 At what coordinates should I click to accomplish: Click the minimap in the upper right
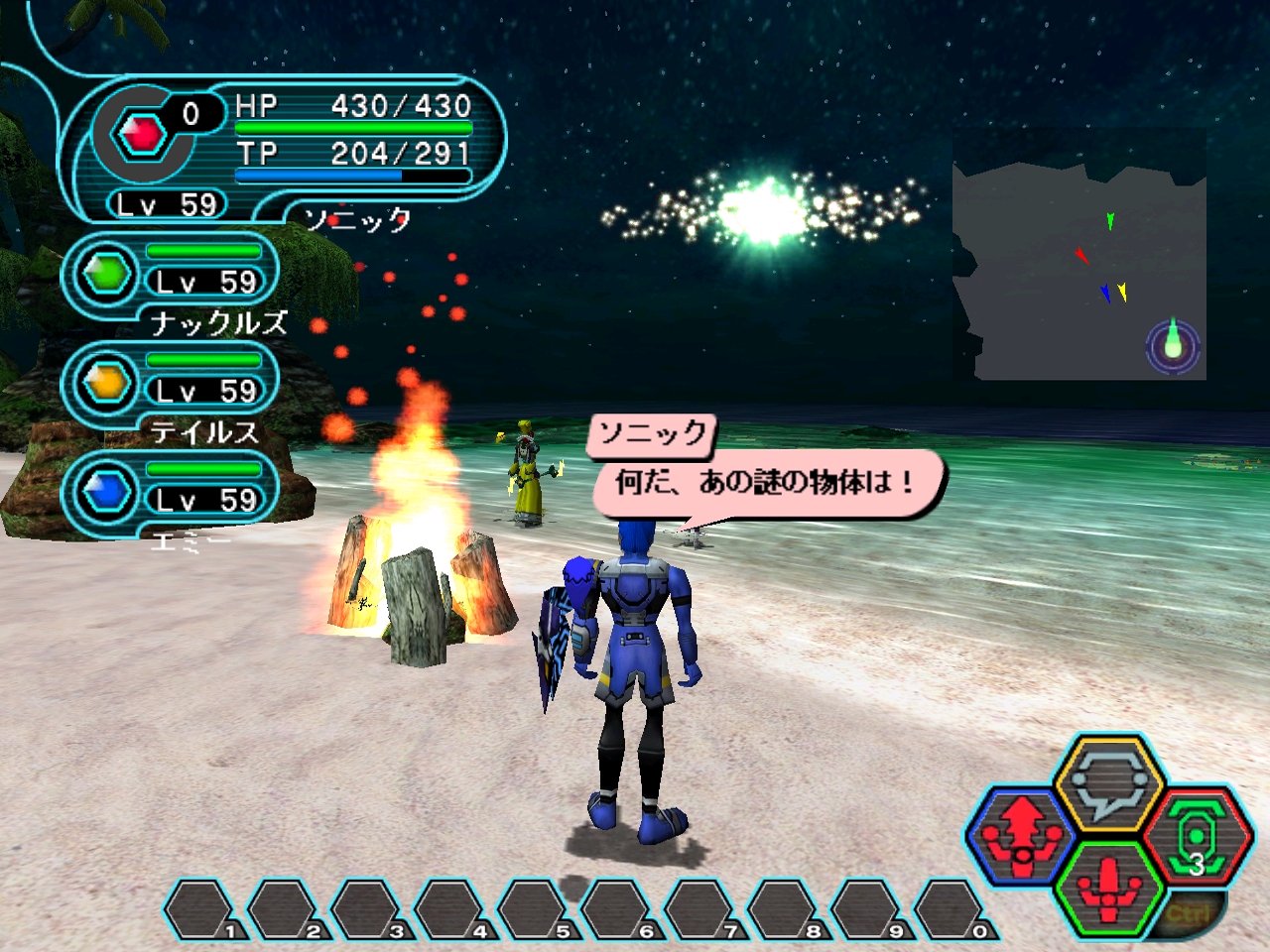[1079, 256]
